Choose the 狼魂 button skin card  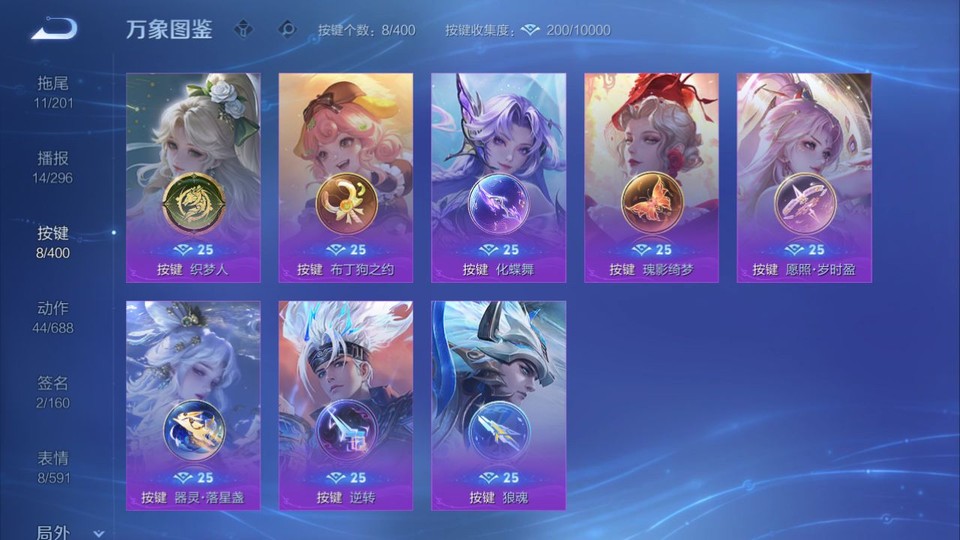498,405
